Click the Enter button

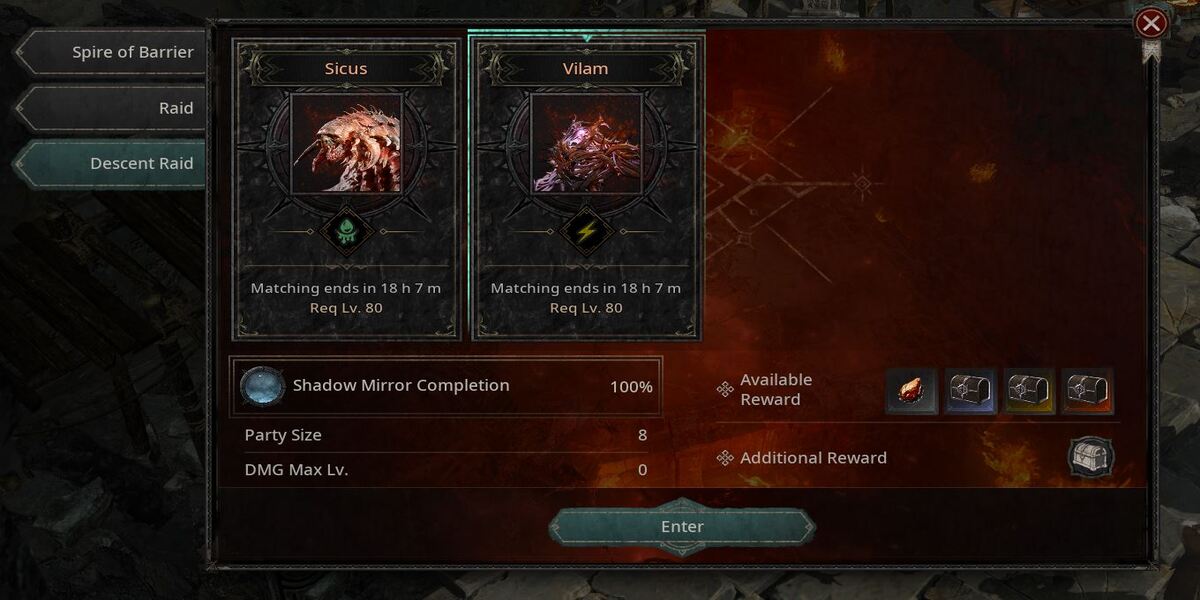[x=682, y=527]
